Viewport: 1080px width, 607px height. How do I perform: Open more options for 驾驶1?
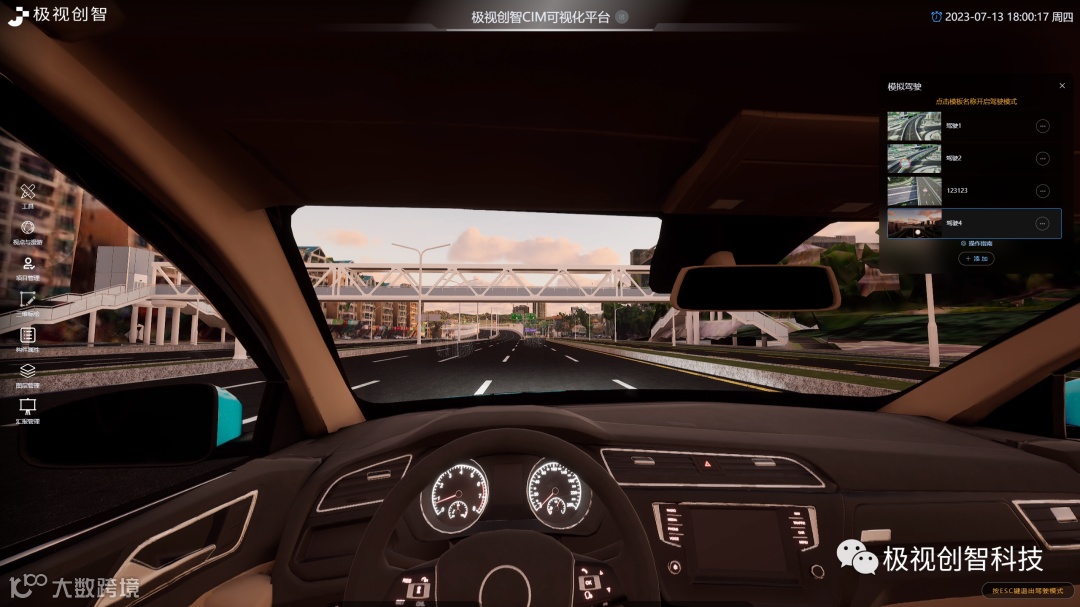(1042, 126)
